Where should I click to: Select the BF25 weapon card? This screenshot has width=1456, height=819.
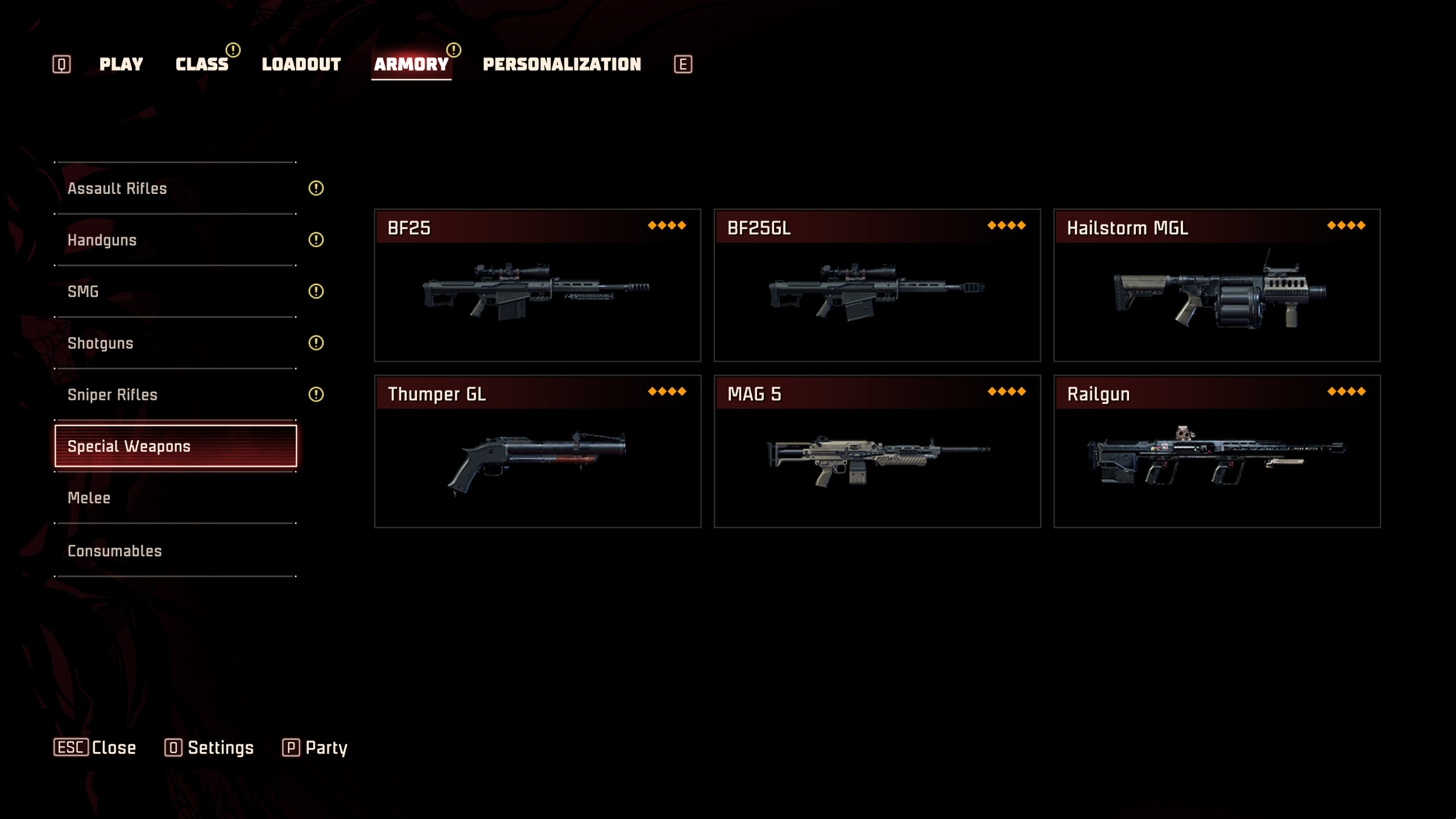[537, 286]
